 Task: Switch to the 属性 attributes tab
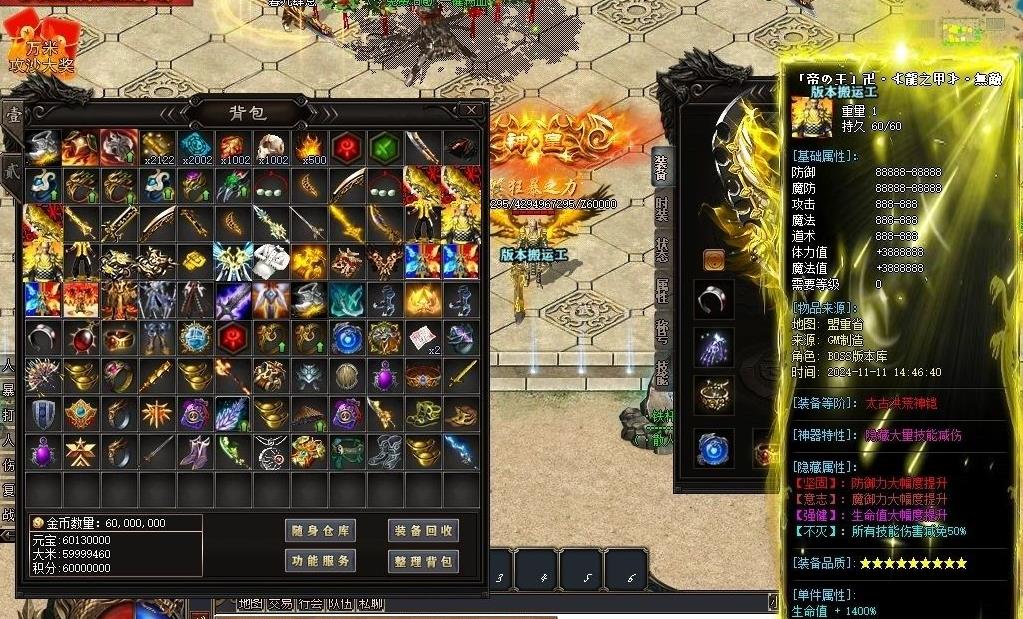pyautogui.click(x=662, y=291)
